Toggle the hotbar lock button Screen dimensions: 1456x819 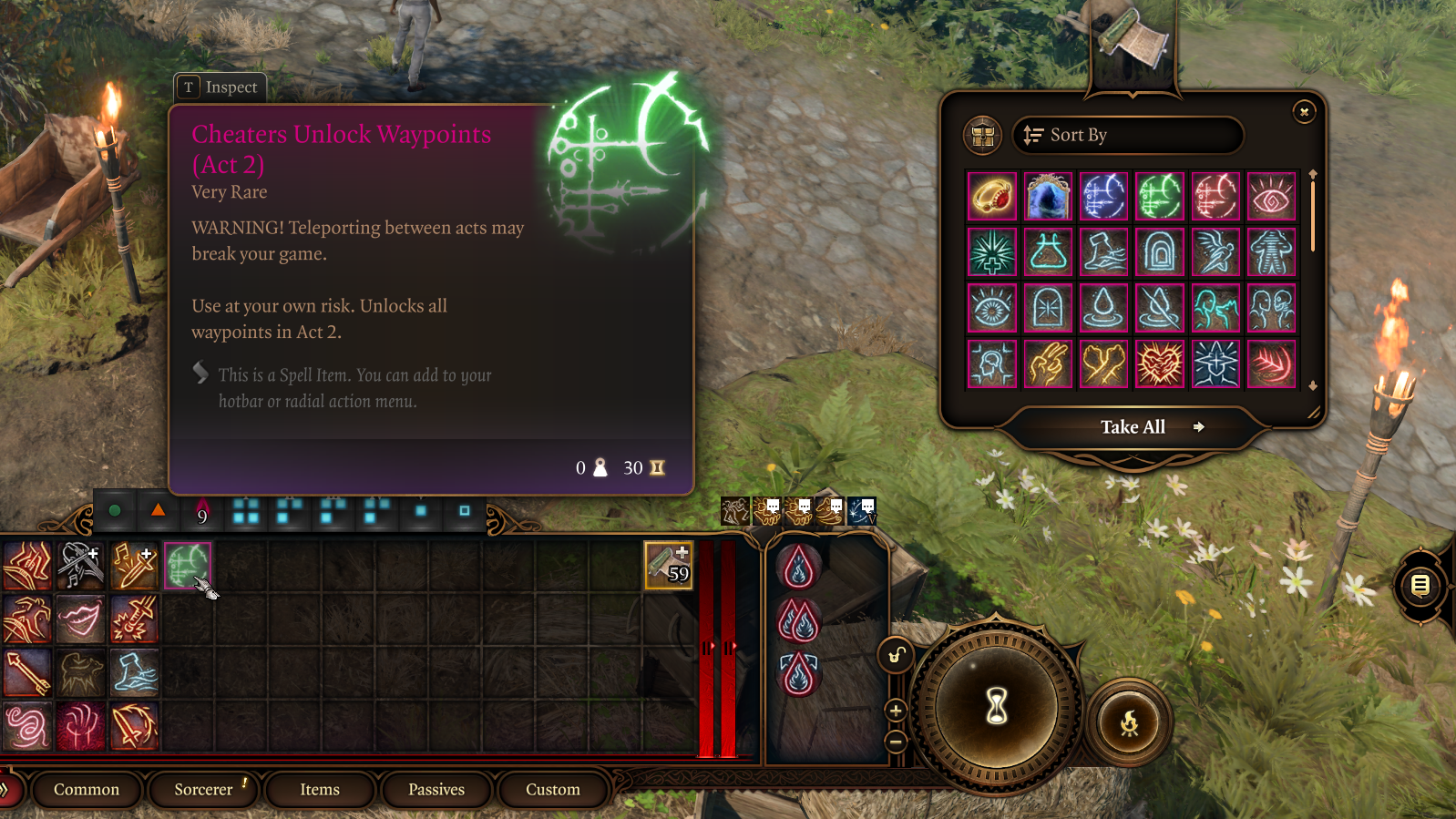pos(896,655)
